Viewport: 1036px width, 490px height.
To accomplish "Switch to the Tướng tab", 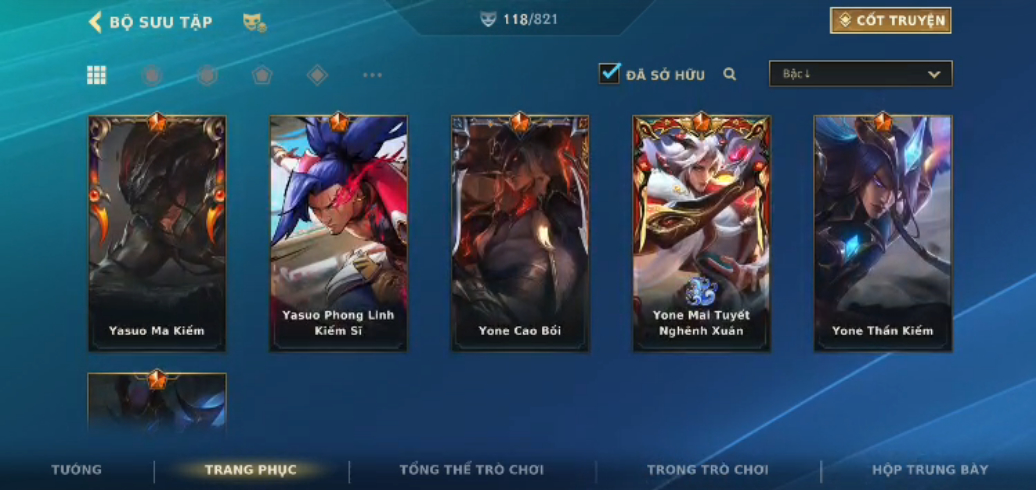I will tap(77, 469).
